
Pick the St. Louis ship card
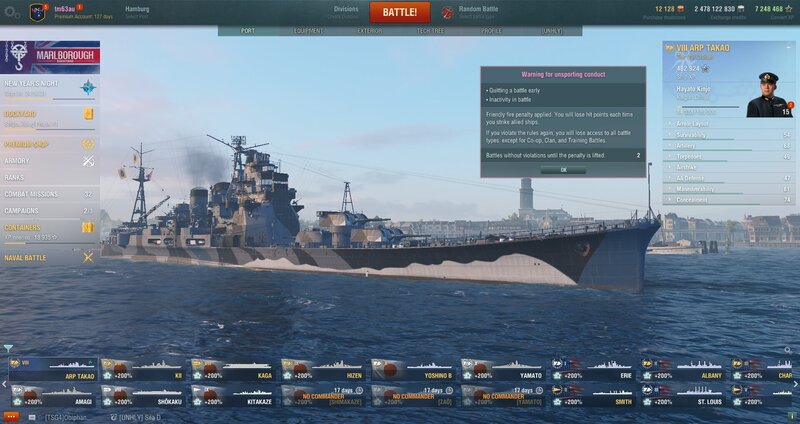[x=686, y=394]
